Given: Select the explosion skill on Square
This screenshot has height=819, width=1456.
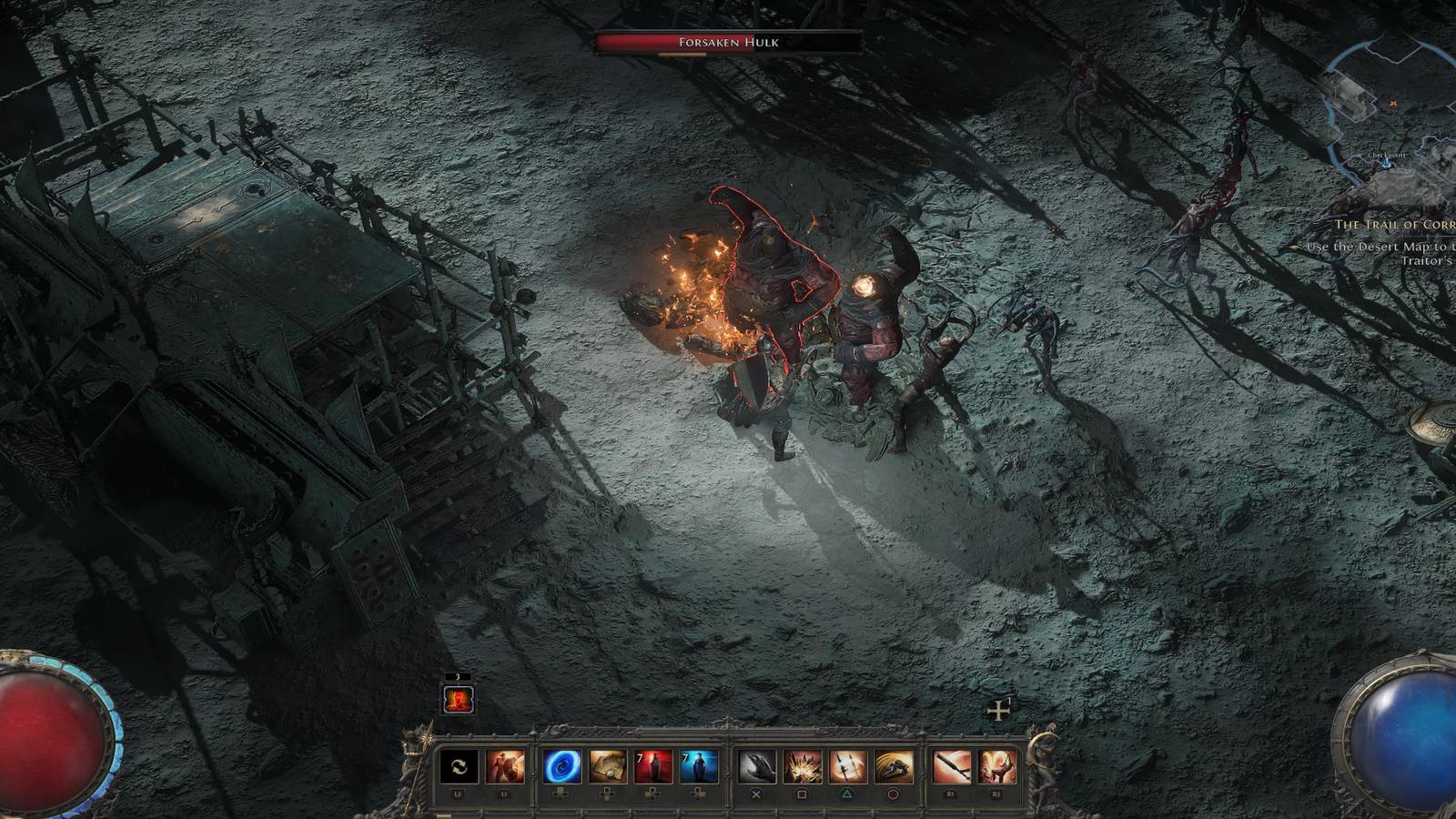Looking at the screenshot, I should [803, 764].
